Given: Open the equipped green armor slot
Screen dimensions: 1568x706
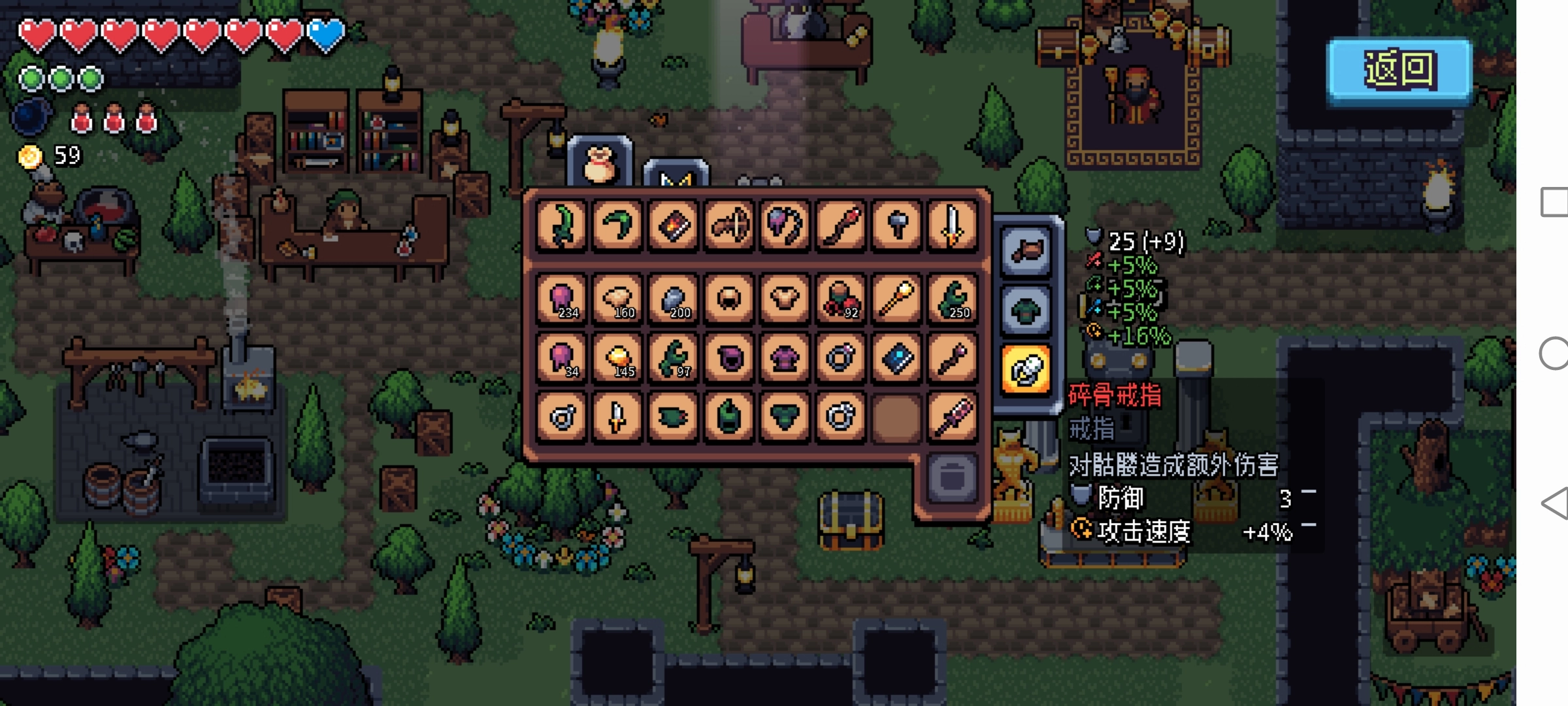Looking at the screenshot, I should point(1026,311).
